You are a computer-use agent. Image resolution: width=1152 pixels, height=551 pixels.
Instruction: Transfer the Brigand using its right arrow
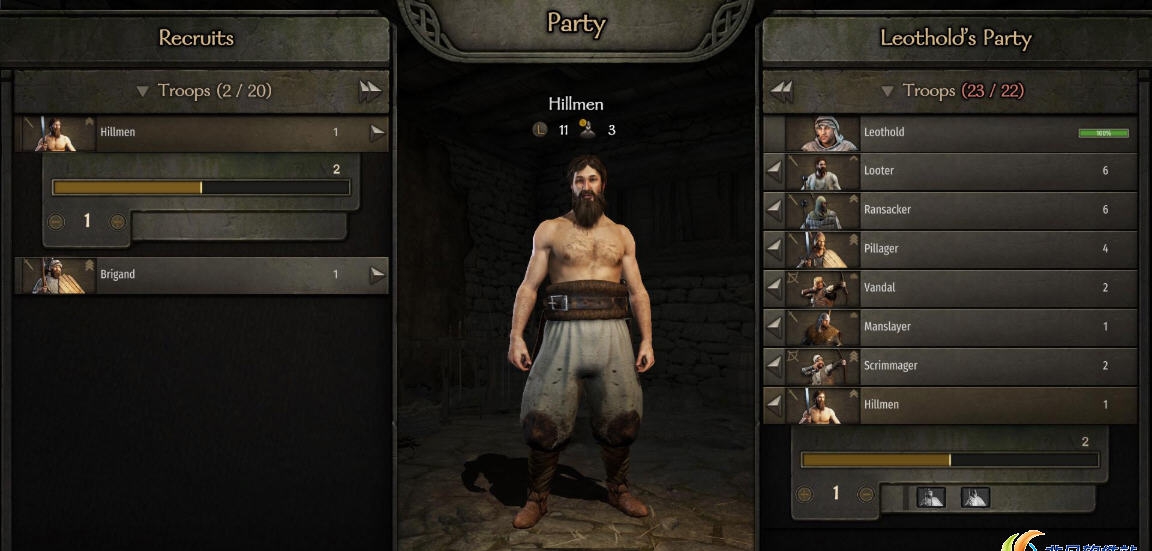coord(377,274)
